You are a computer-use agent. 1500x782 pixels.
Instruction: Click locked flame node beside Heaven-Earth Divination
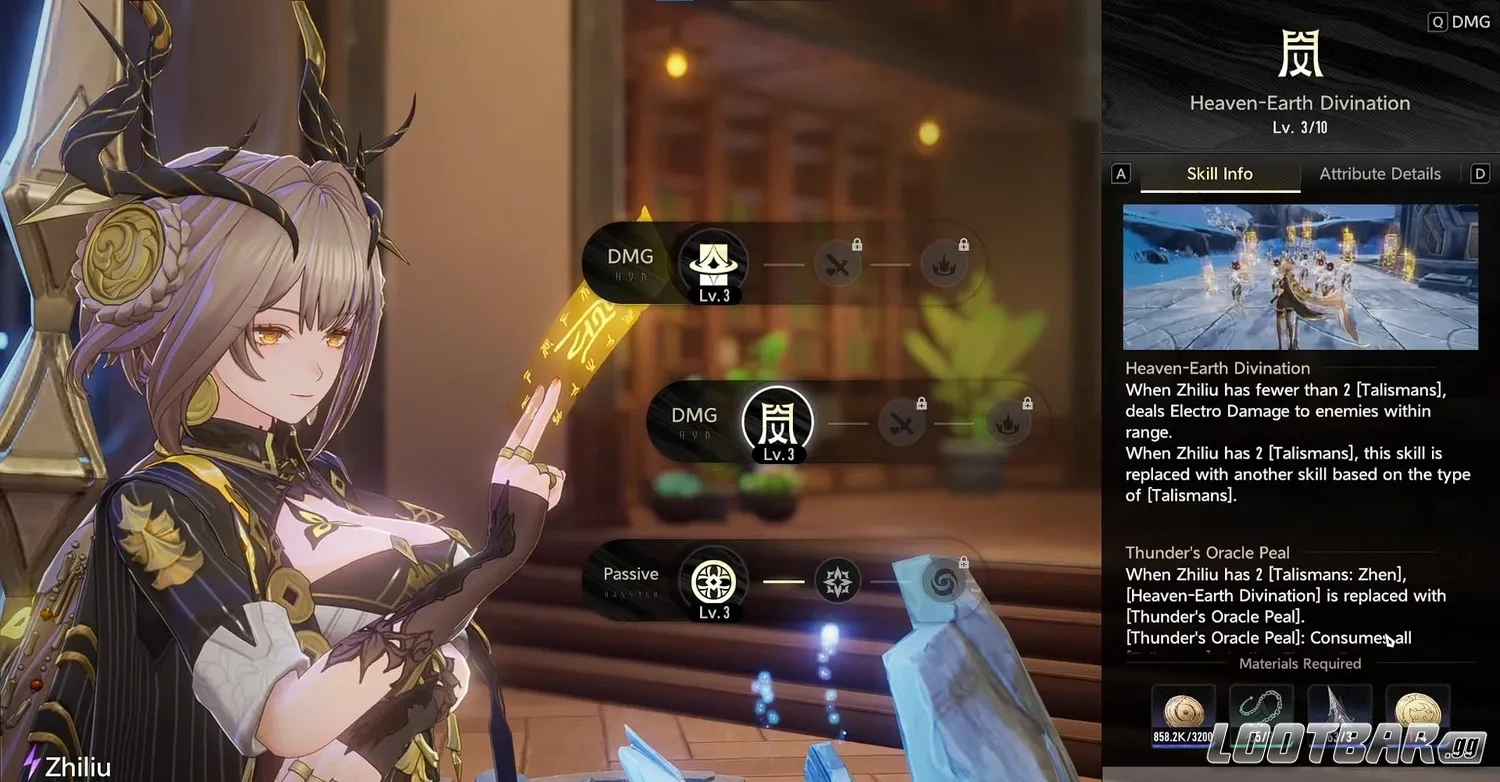(1007, 424)
